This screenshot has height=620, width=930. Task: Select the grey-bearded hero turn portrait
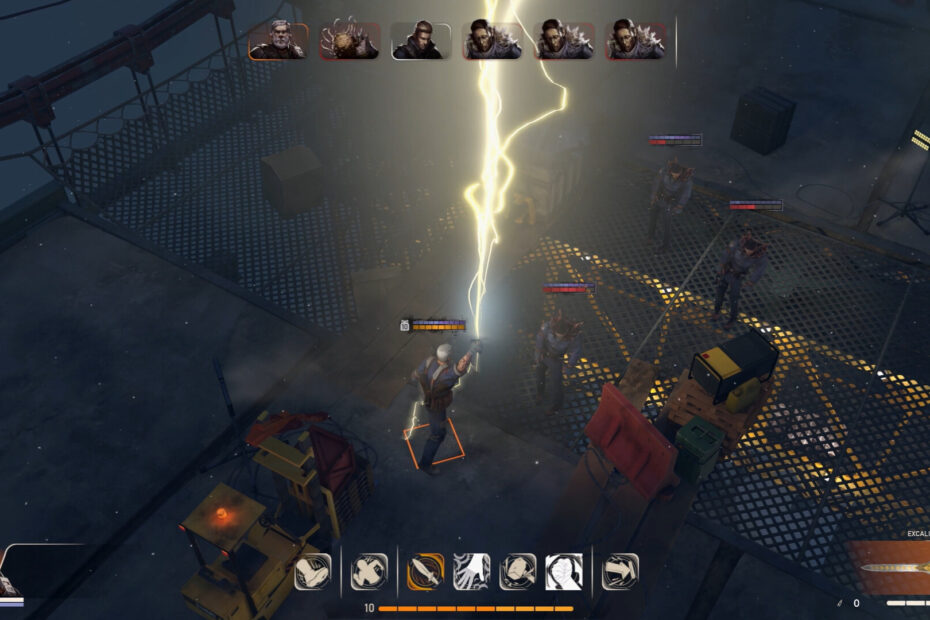[278, 41]
